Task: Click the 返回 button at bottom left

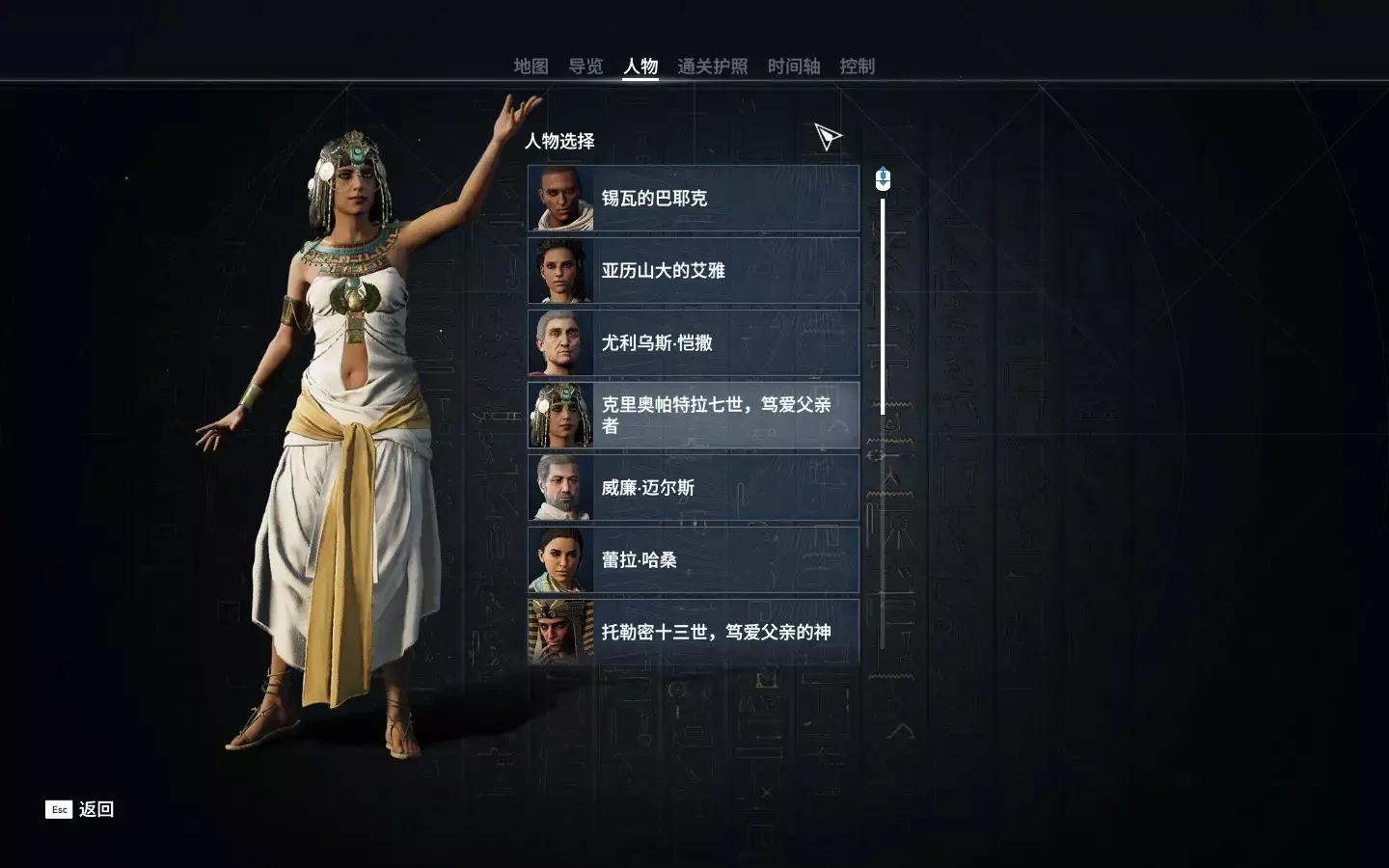Action: coord(80,809)
